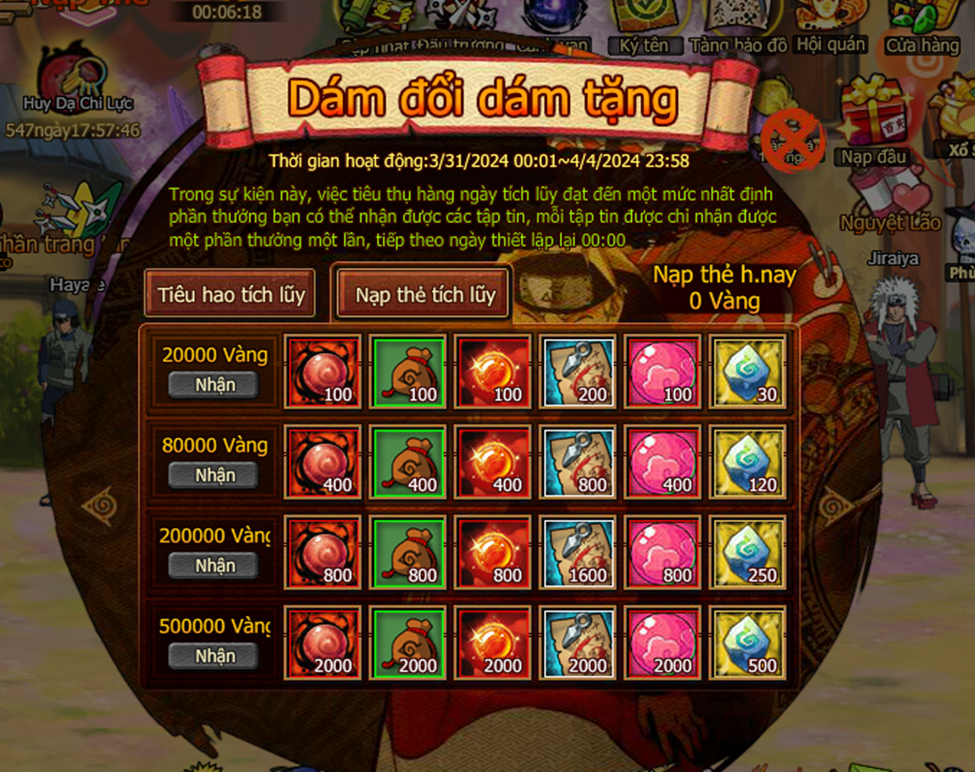The height and width of the screenshot is (772, 975).
Task: Go to the previous event using the left arrow
Action: pyautogui.click(x=100, y=507)
